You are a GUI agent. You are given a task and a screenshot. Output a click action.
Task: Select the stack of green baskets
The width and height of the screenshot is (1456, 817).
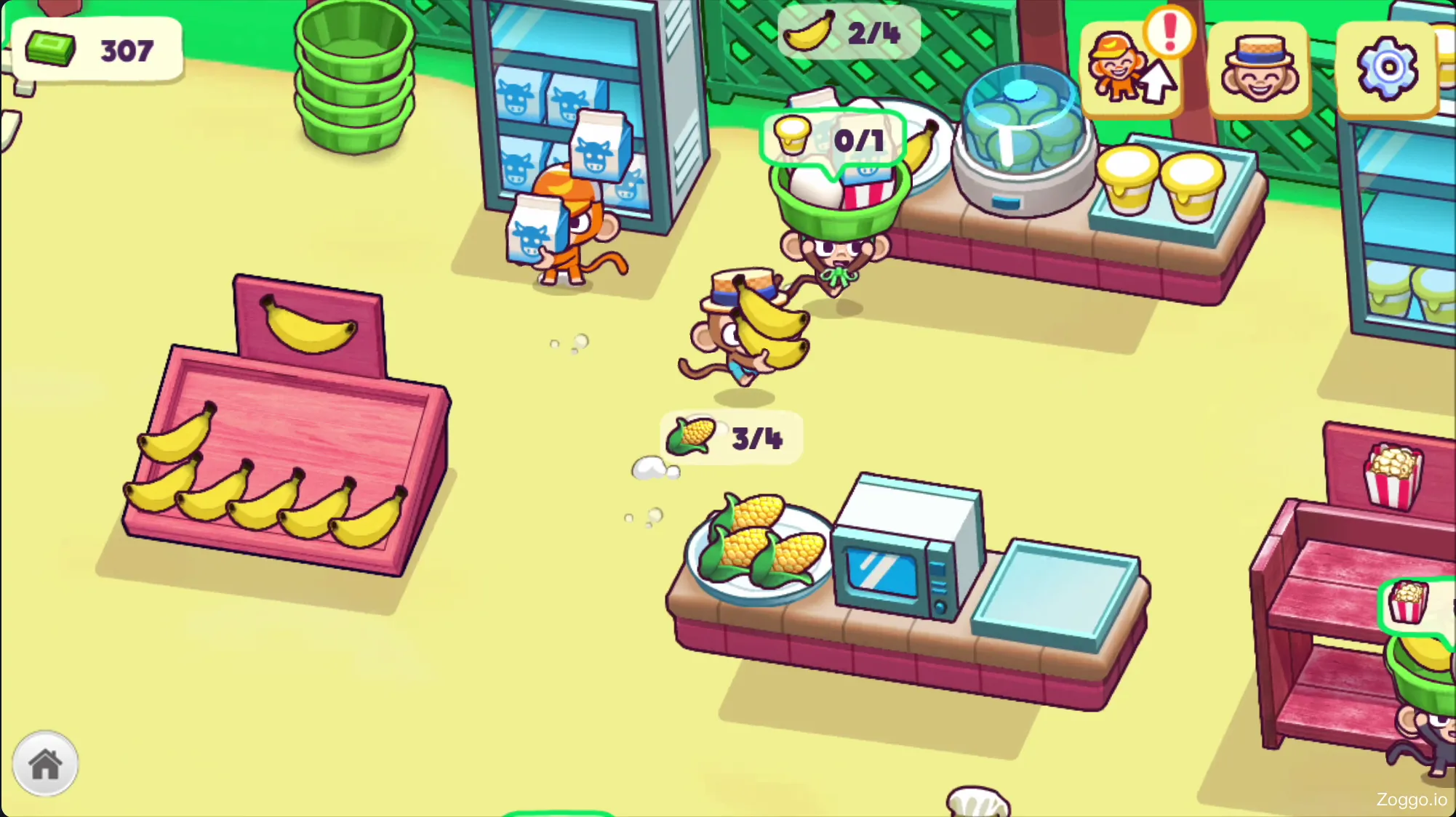(x=353, y=76)
